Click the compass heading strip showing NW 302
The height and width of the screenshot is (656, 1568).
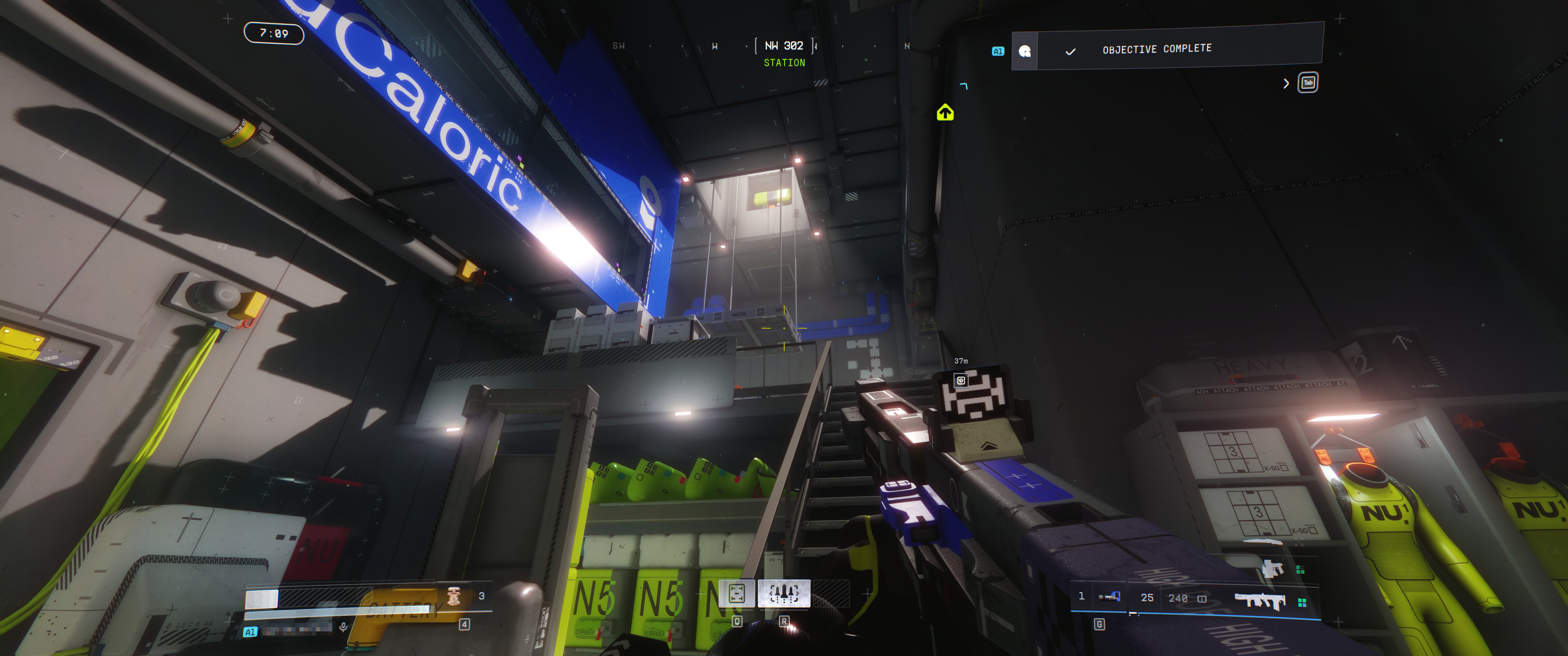tap(784, 46)
